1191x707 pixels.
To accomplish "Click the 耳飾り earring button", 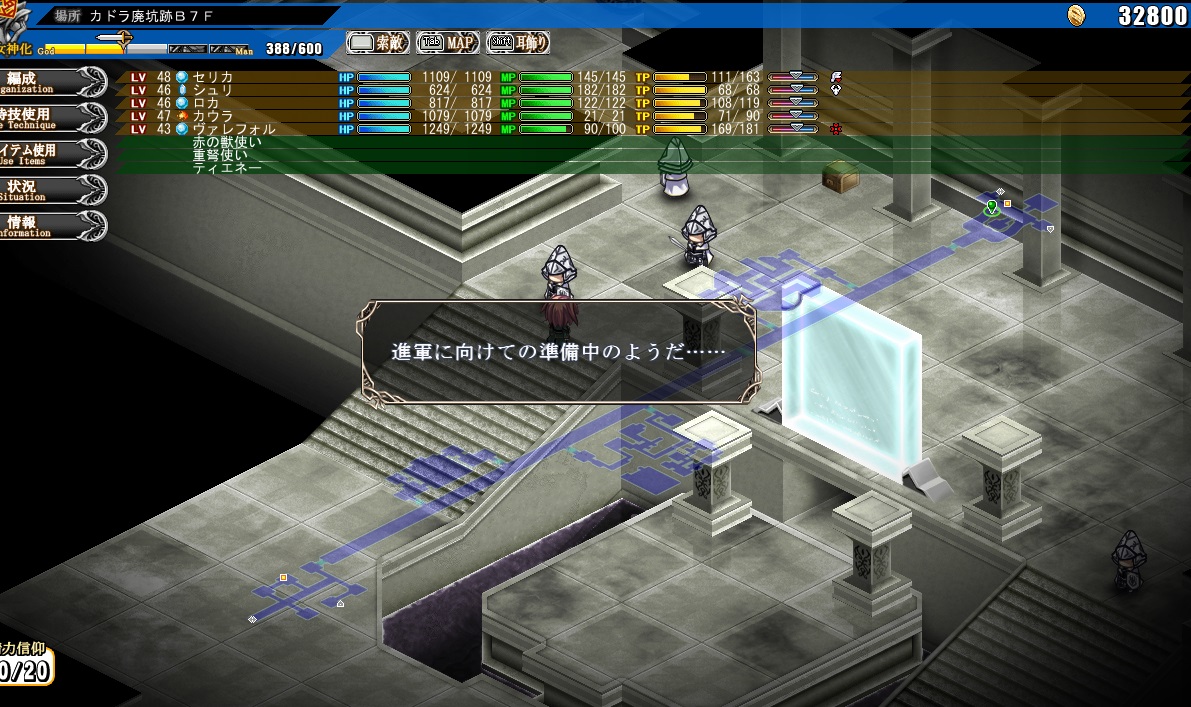I will point(517,42).
